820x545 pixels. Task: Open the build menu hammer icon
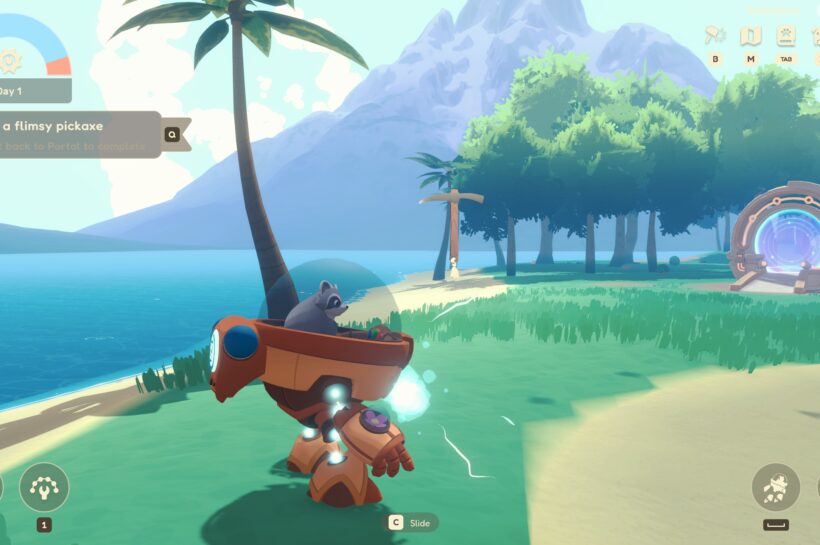[x=715, y=36]
